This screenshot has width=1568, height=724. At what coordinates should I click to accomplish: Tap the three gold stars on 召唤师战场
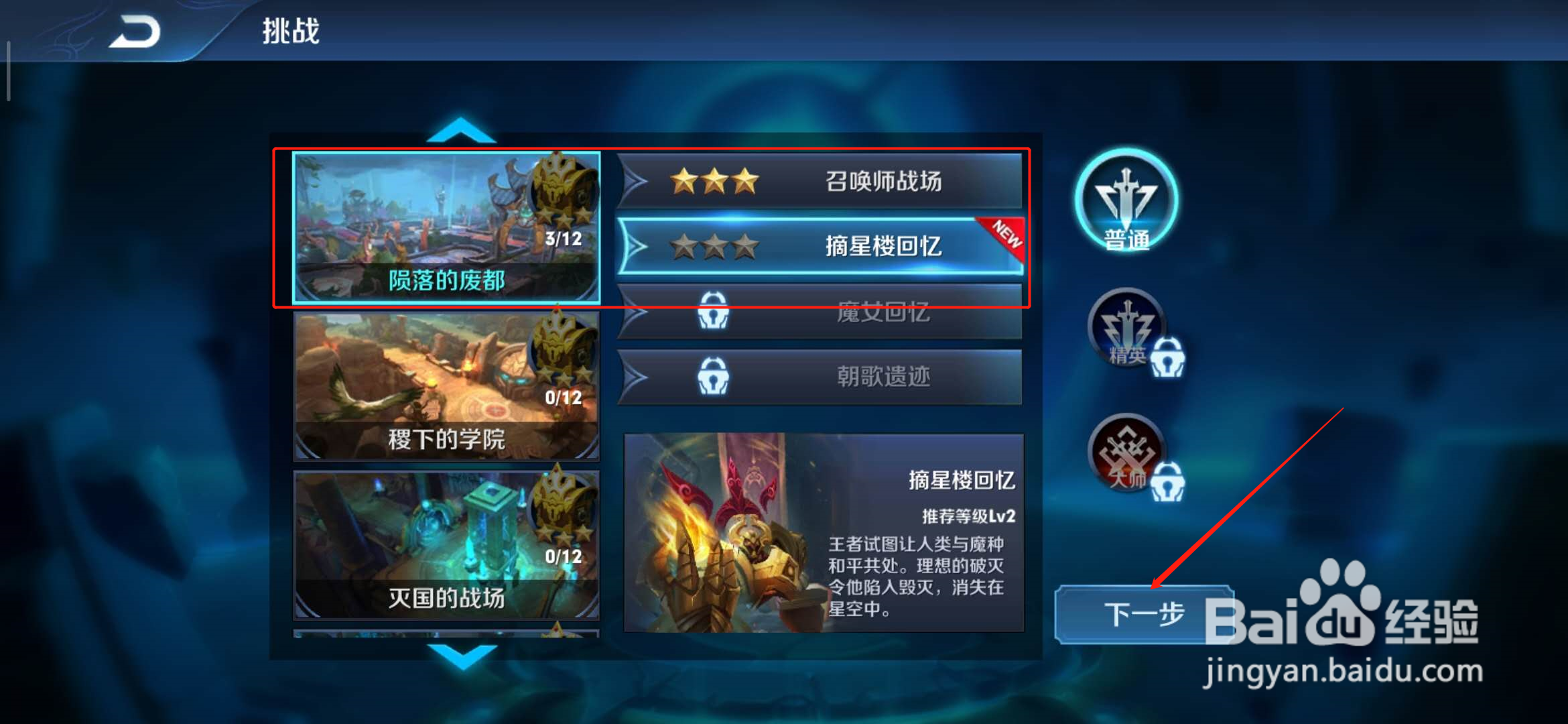coord(714,181)
